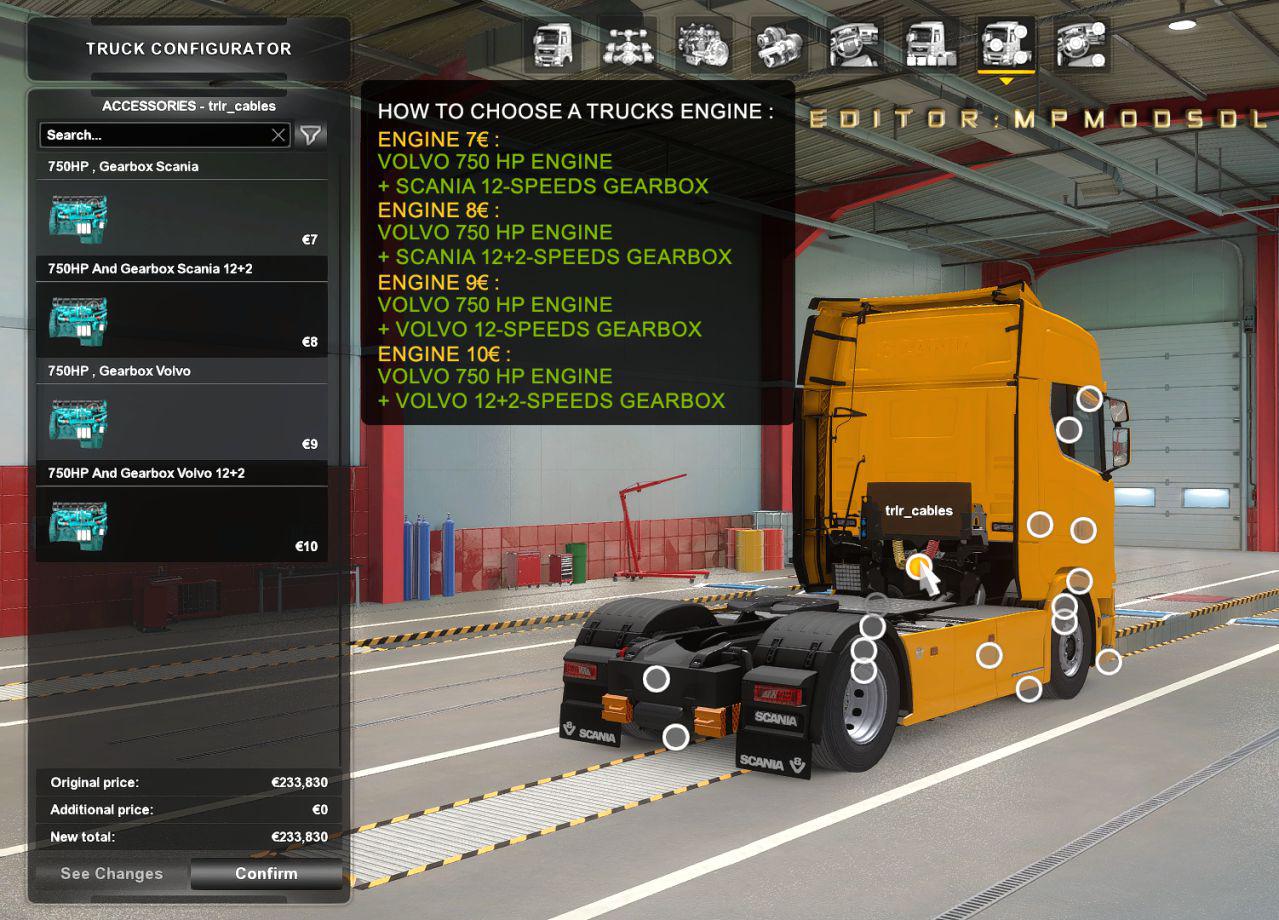Switch to the truck paint job tab
This screenshot has width=1279, height=920.
[930, 45]
